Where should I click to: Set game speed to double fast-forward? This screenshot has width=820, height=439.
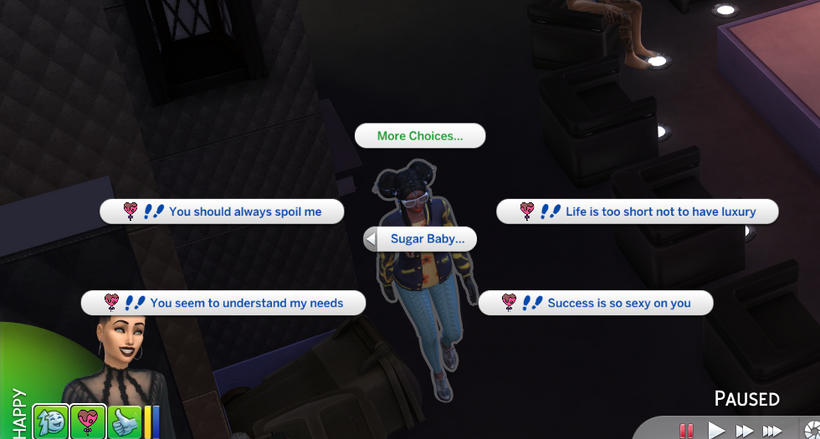(744, 430)
